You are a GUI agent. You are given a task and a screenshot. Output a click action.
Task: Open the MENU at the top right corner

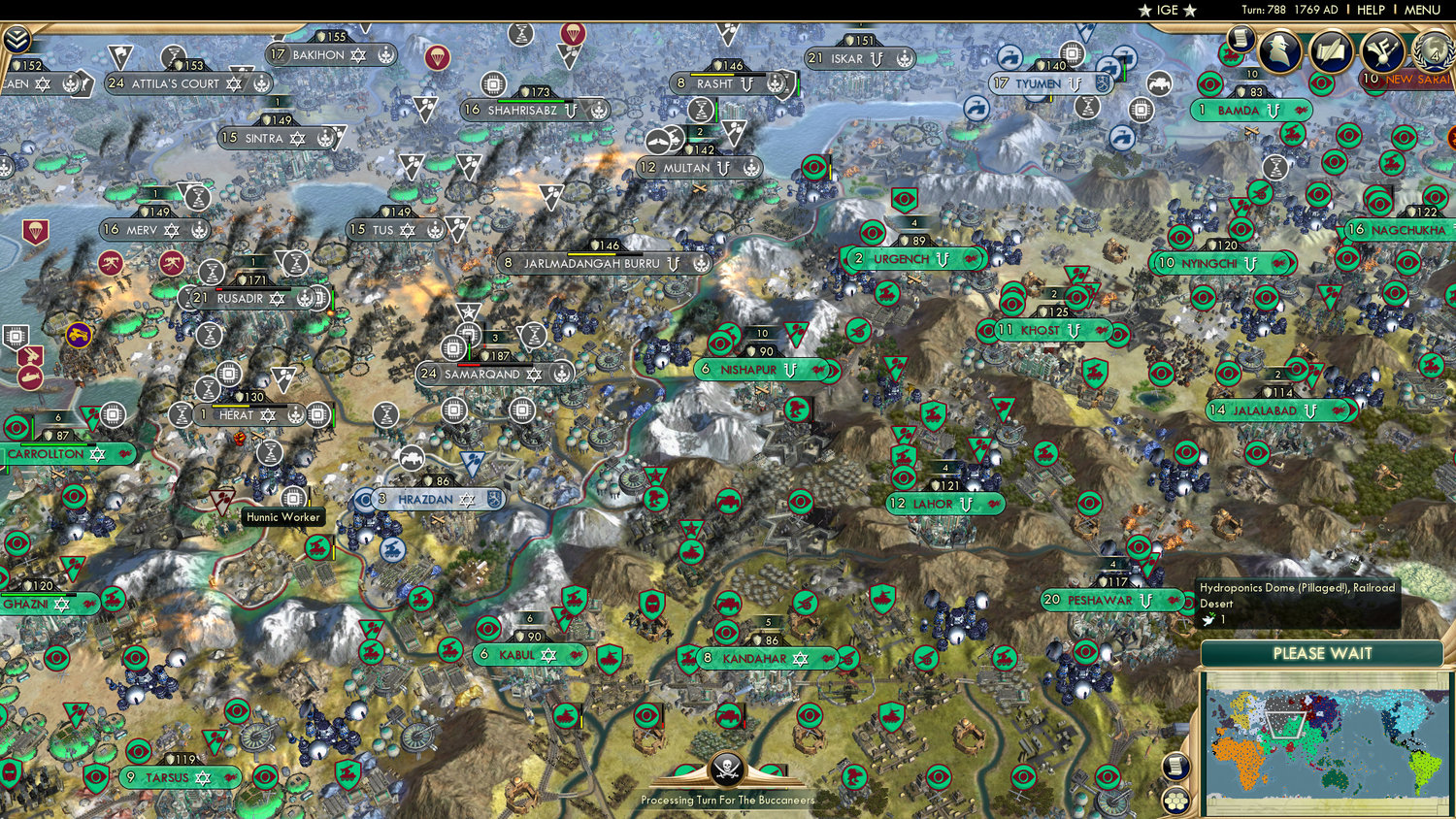click(x=1422, y=11)
